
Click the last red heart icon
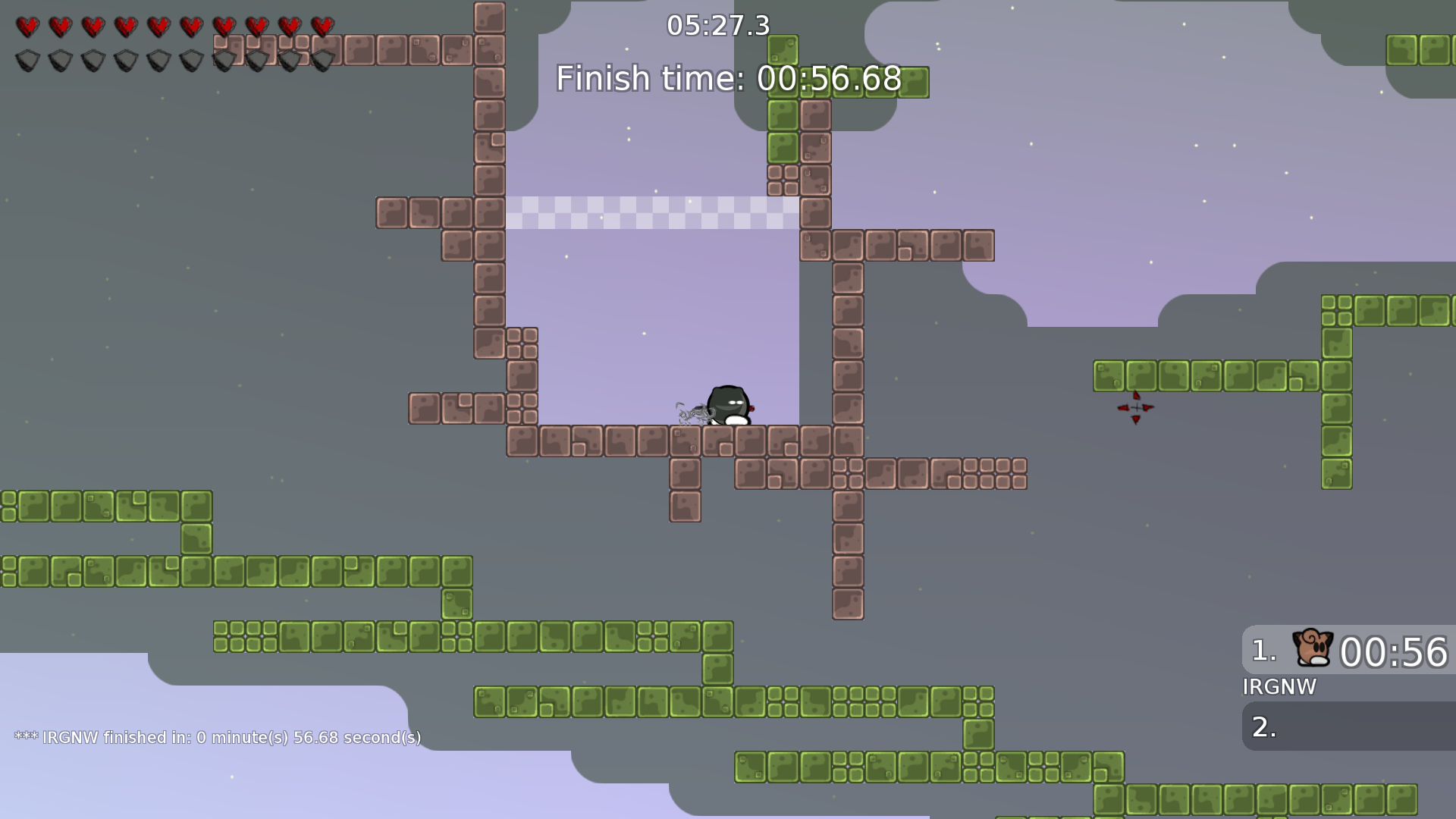point(321,25)
